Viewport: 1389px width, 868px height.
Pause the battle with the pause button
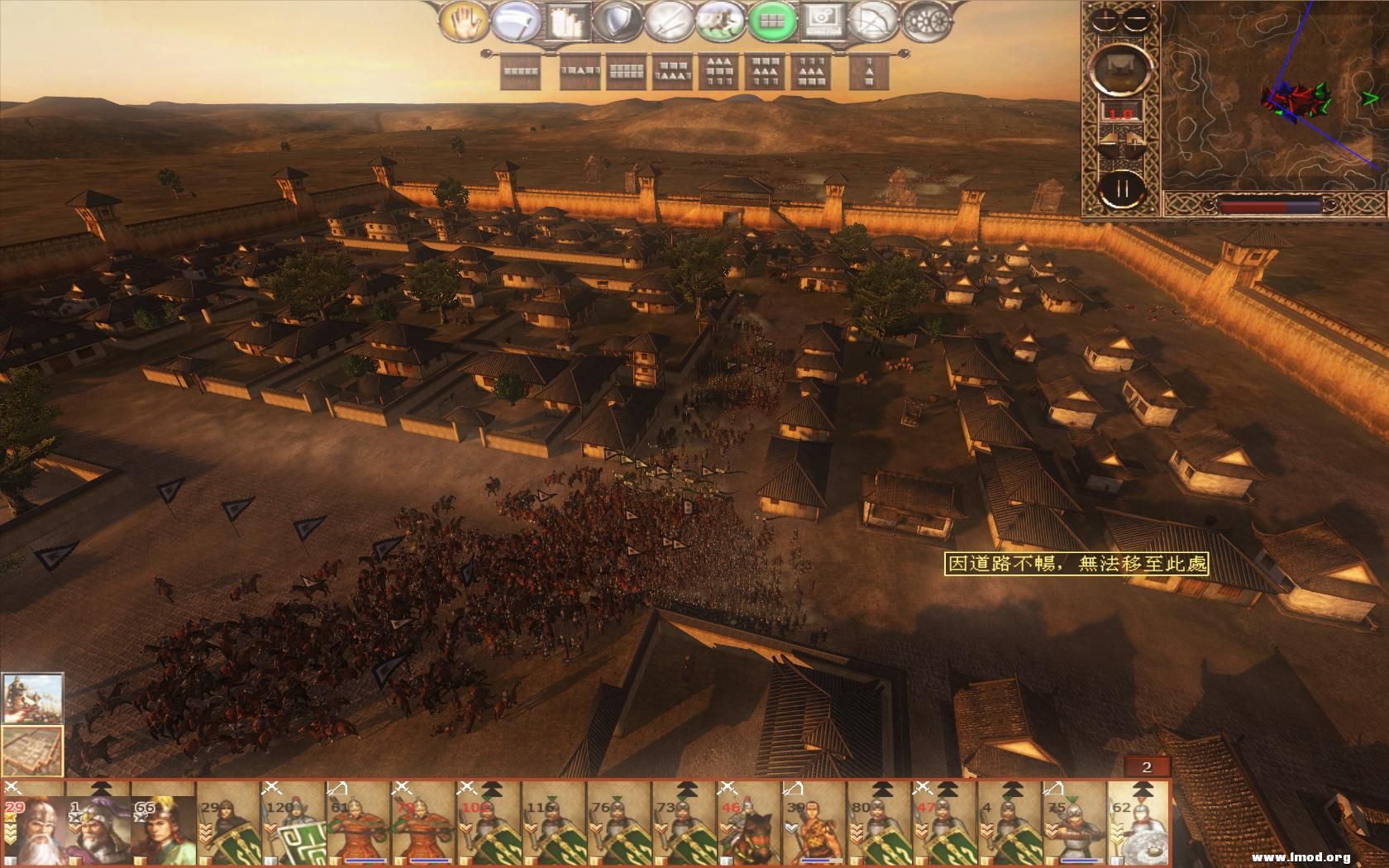coord(1123,189)
